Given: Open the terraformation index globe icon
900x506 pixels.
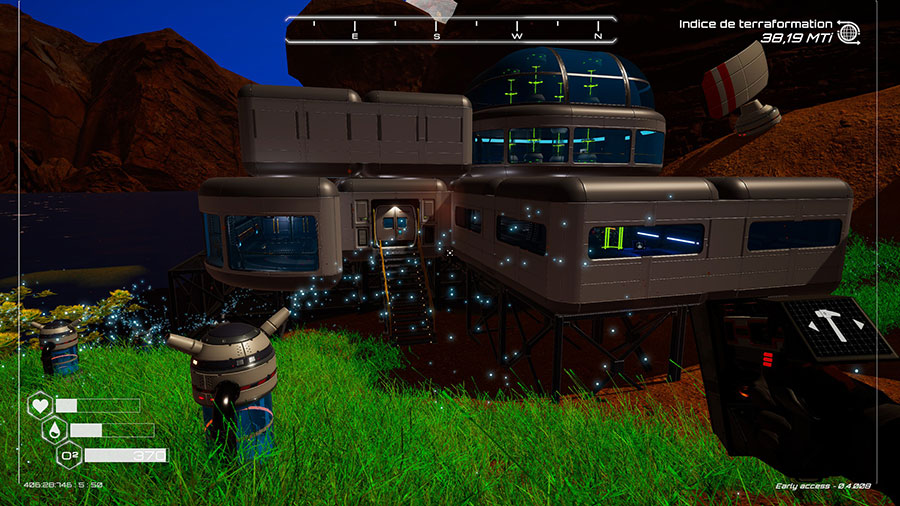Looking at the screenshot, I should [x=849, y=32].
